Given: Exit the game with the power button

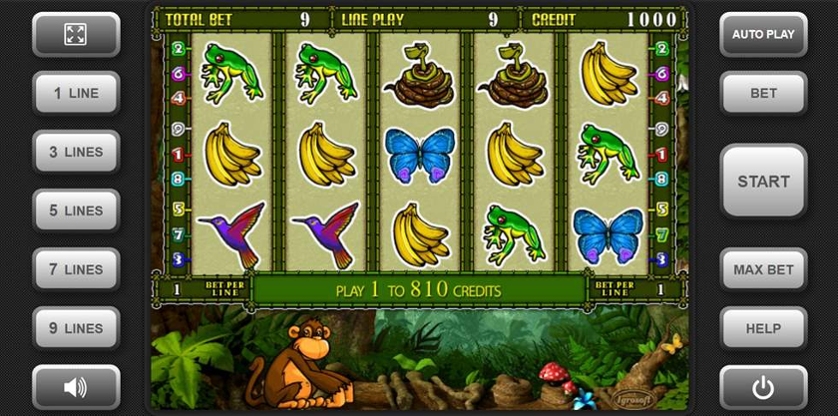Looking at the screenshot, I should [763, 386].
